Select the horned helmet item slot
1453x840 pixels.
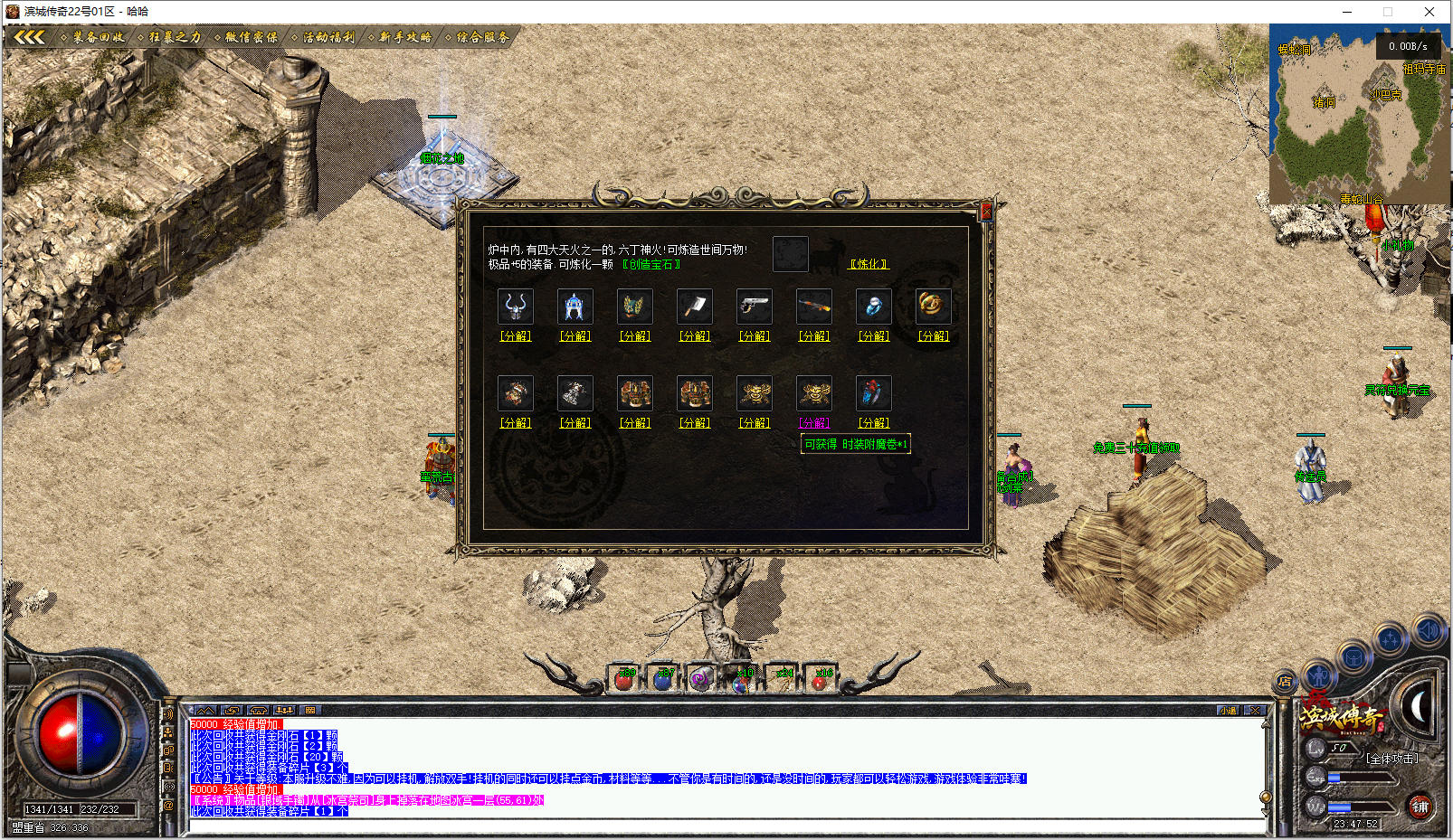[x=516, y=307]
